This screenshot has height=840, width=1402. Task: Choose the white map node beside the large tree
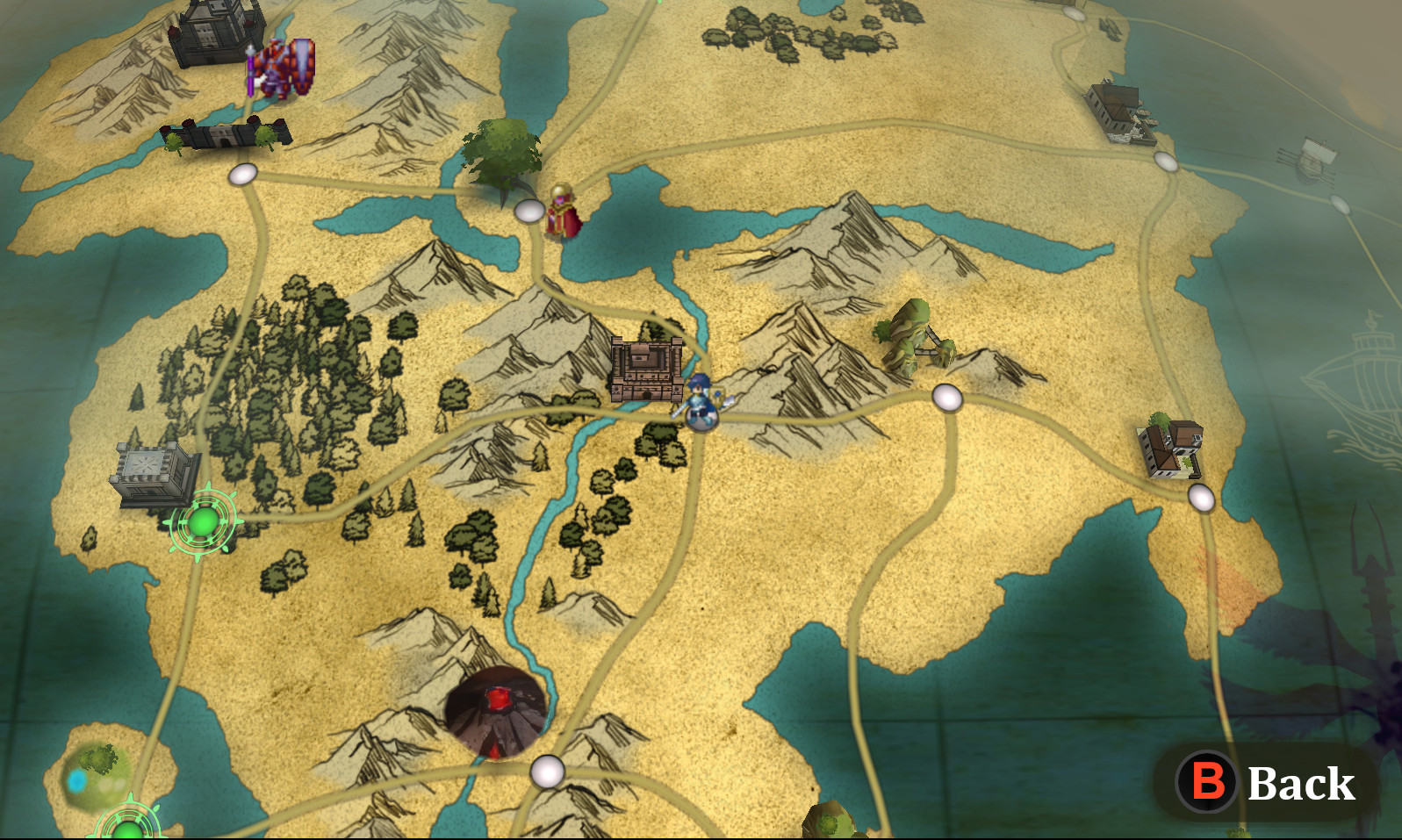529,211
